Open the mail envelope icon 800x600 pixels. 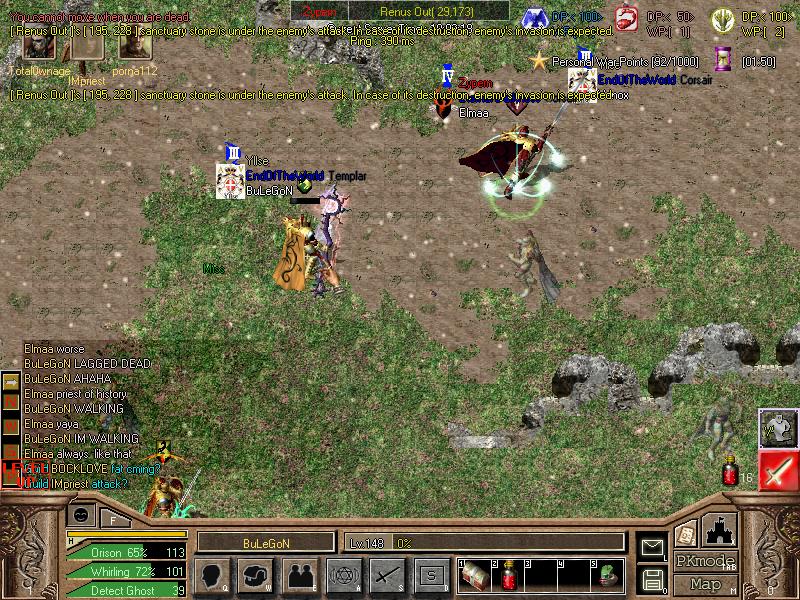point(652,547)
